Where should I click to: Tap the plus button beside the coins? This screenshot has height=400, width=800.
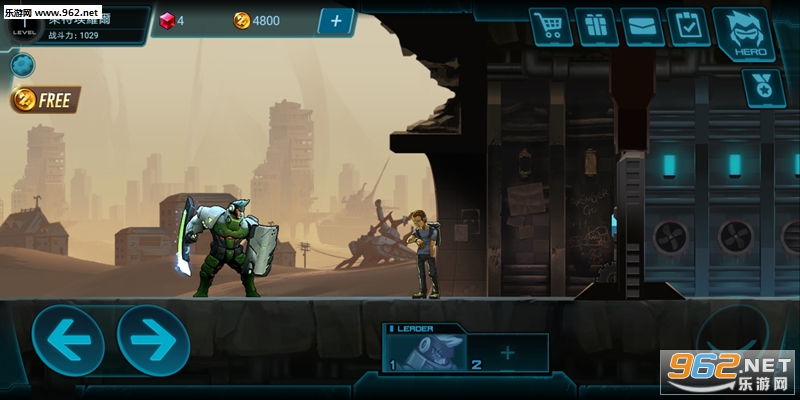336,20
